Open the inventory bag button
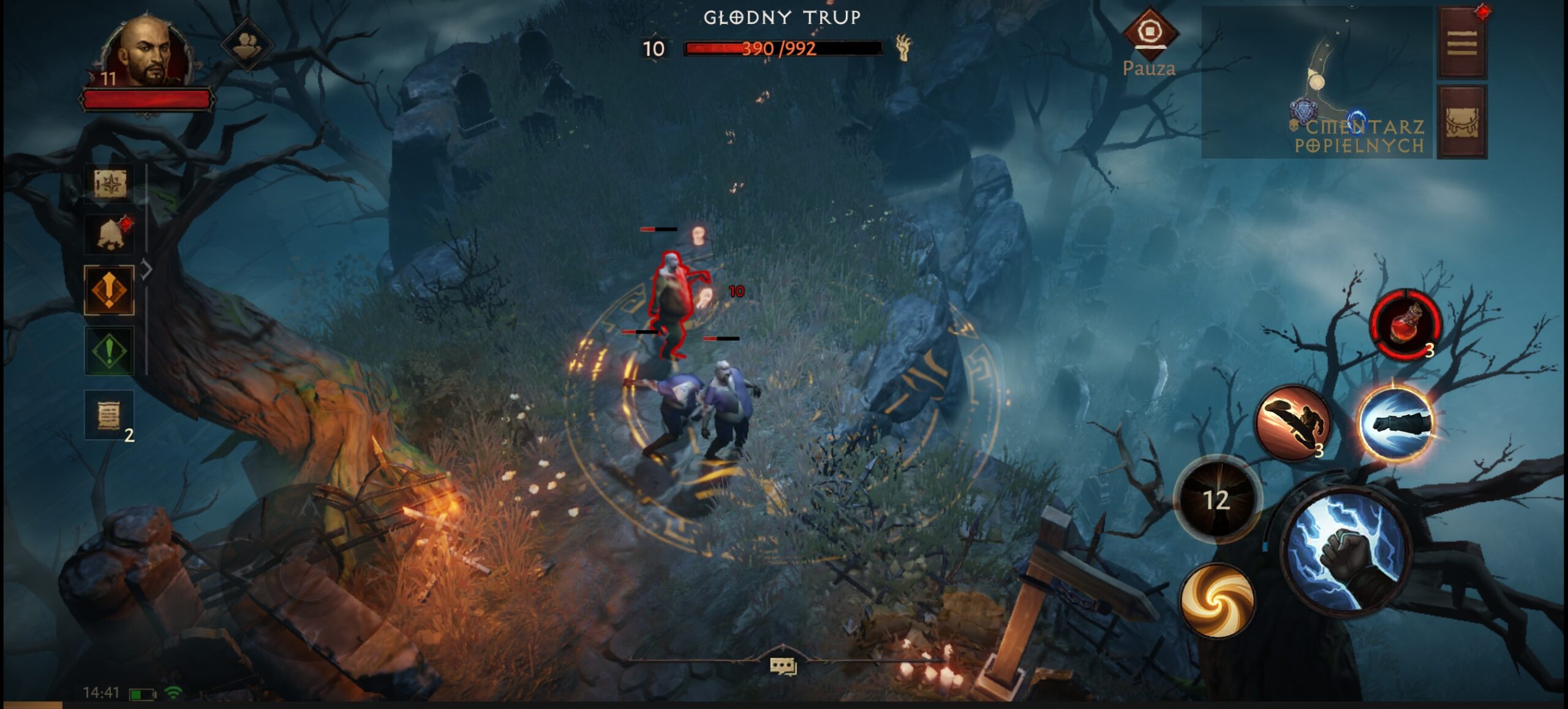Viewport: 1568px width, 709px height. point(1462,122)
